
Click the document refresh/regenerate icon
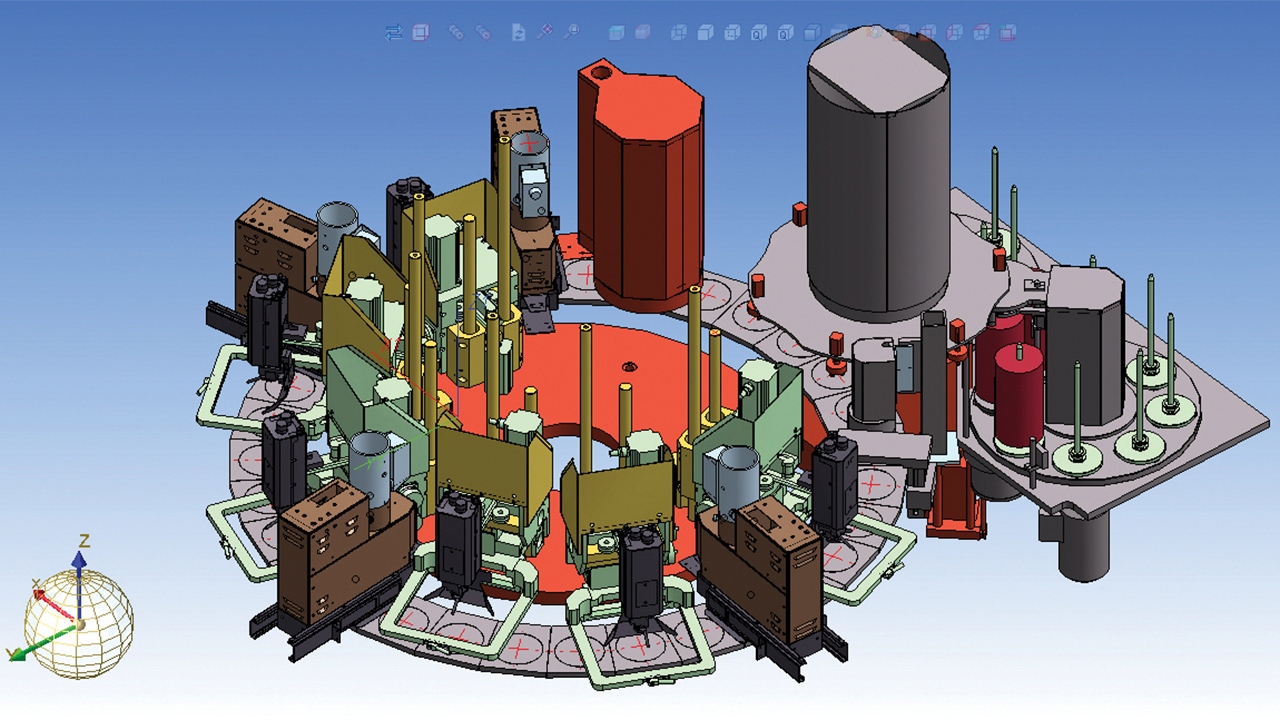519,31
